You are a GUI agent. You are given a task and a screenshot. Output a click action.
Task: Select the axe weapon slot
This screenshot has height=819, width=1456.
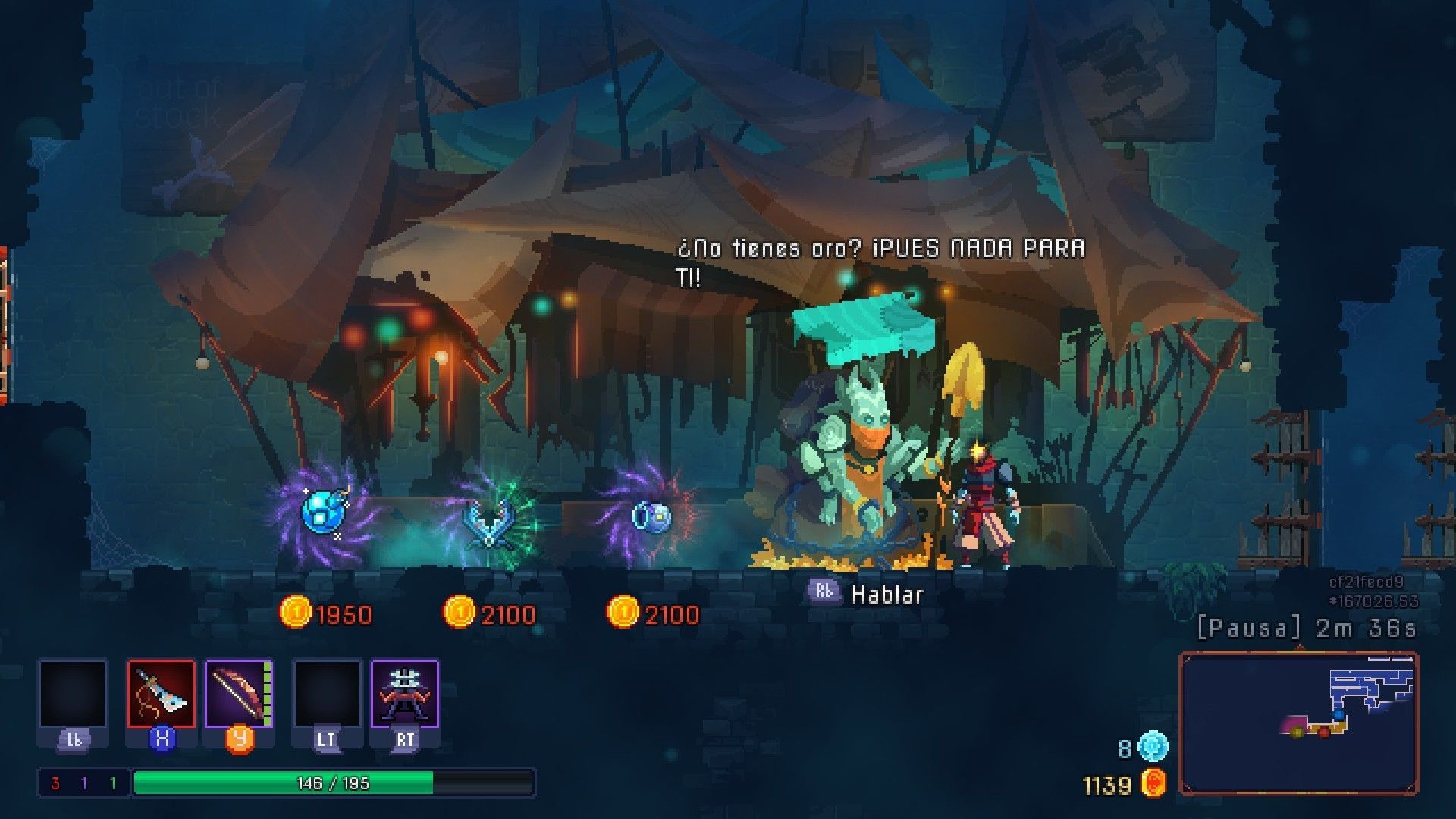[161, 694]
